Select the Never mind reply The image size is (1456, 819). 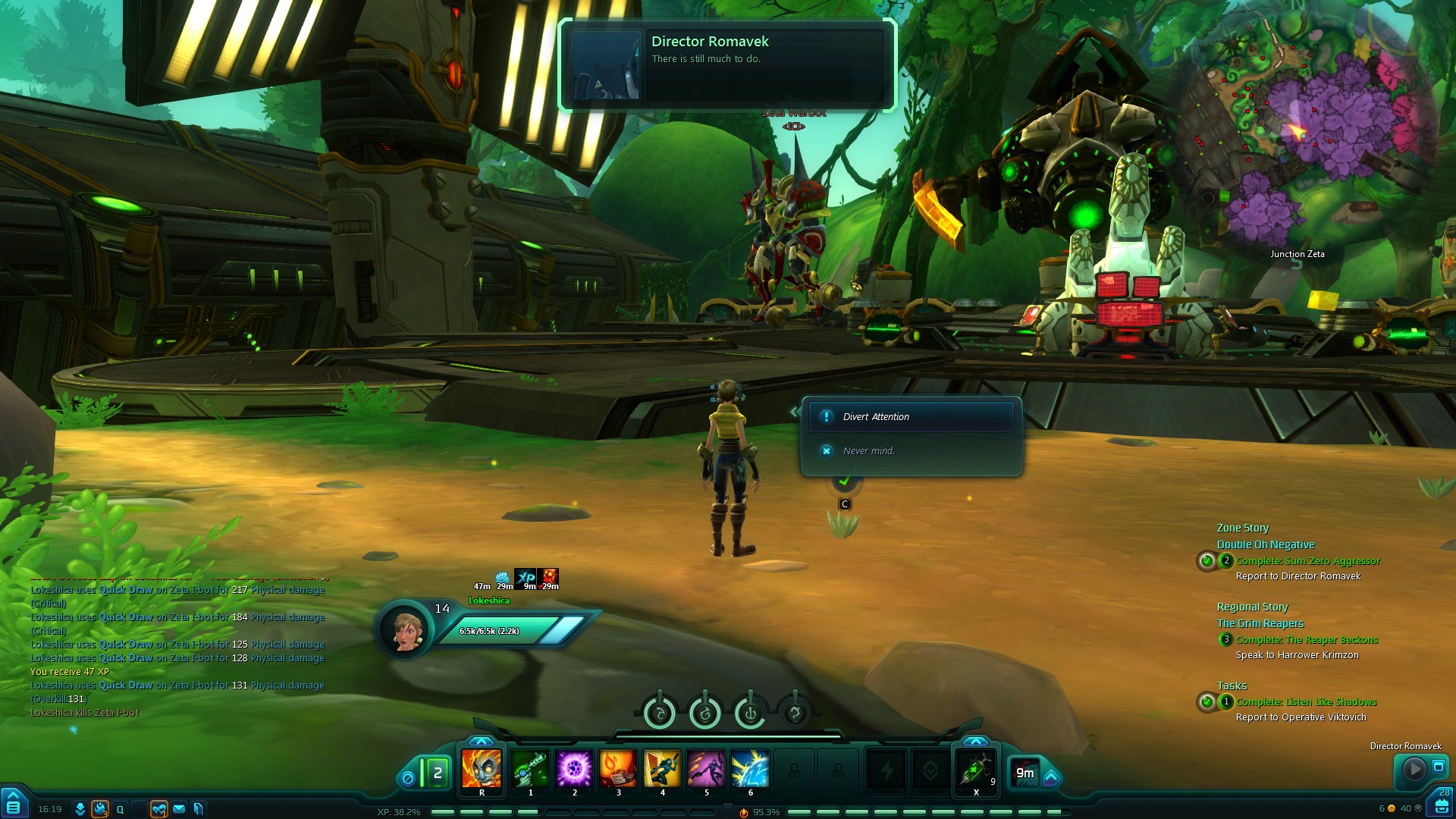(868, 451)
